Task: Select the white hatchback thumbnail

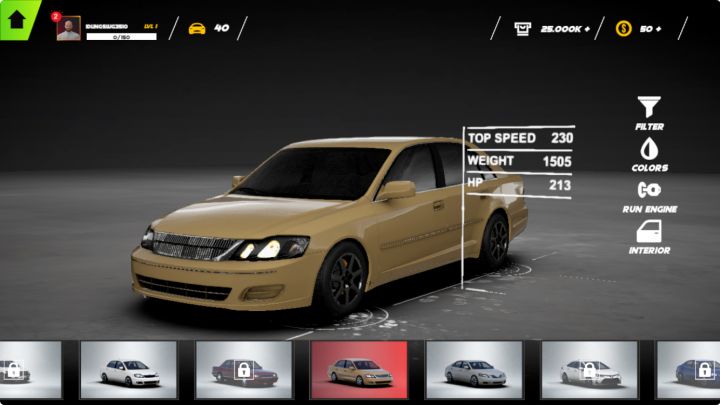Action: [128, 370]
